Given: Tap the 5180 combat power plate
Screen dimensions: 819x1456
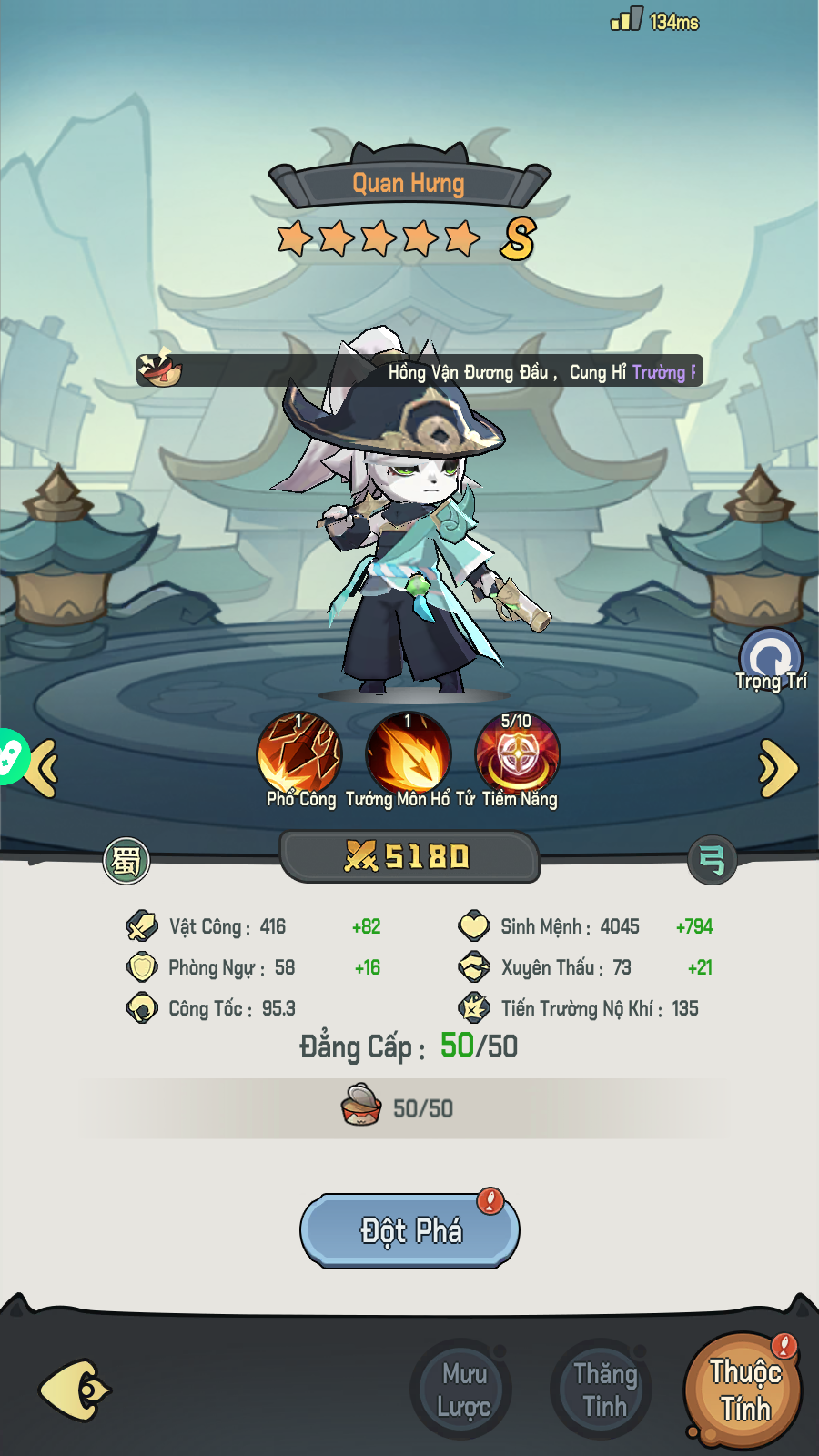Looking at the screenshot, I should pyautogui.click(x=409, y=856).
